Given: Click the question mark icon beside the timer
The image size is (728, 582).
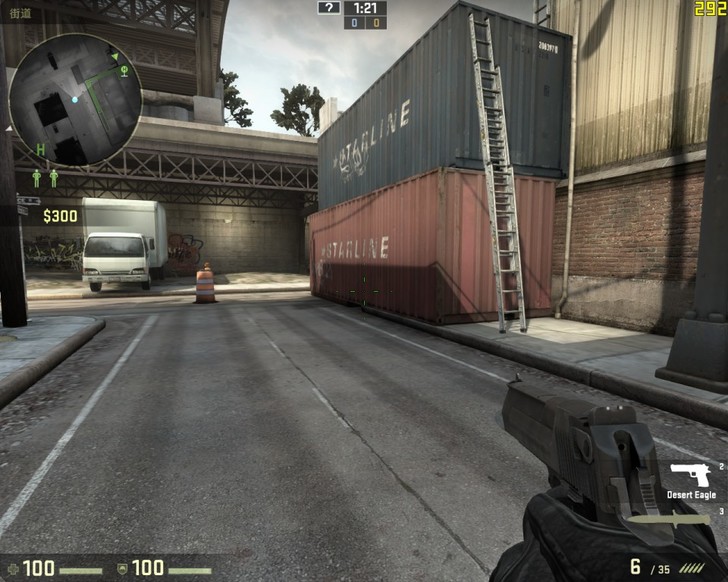Looking at the screenshot, I should pyautogui.click(x=329, y=7).
